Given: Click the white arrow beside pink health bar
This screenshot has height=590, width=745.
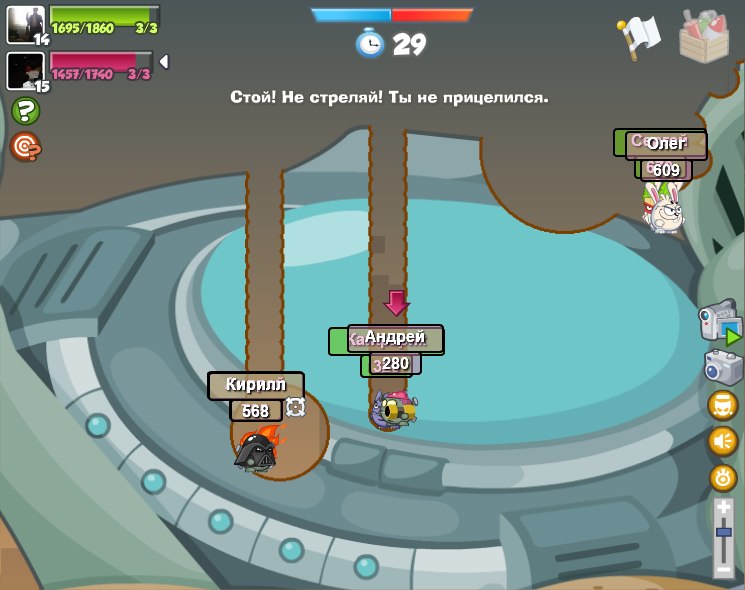Looking at the screenshot, I should (164, 62).
